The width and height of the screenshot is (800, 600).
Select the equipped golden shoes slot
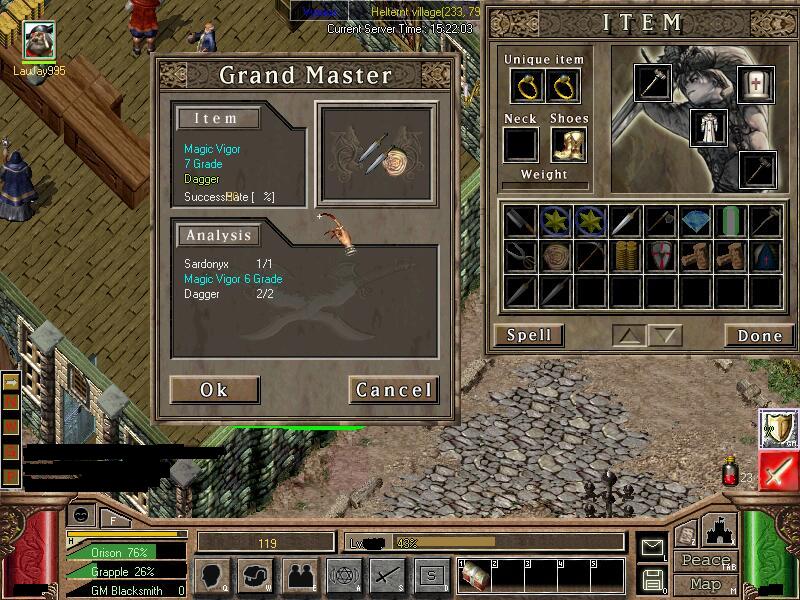tap(568, 145)
